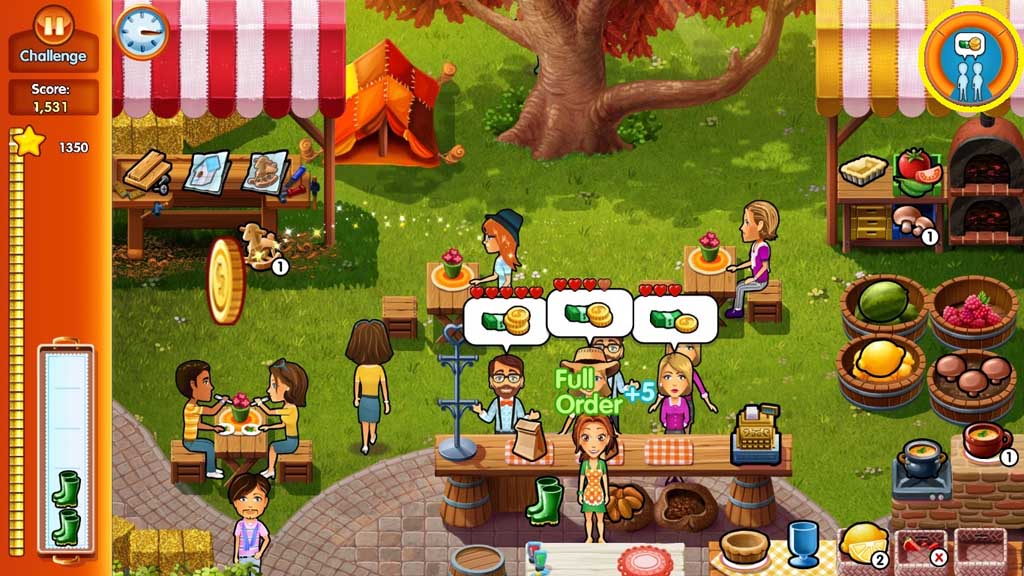Collect payment from the bearded man's bubble
Viewport: 1024px width, 576px height.
click(505, 320)
